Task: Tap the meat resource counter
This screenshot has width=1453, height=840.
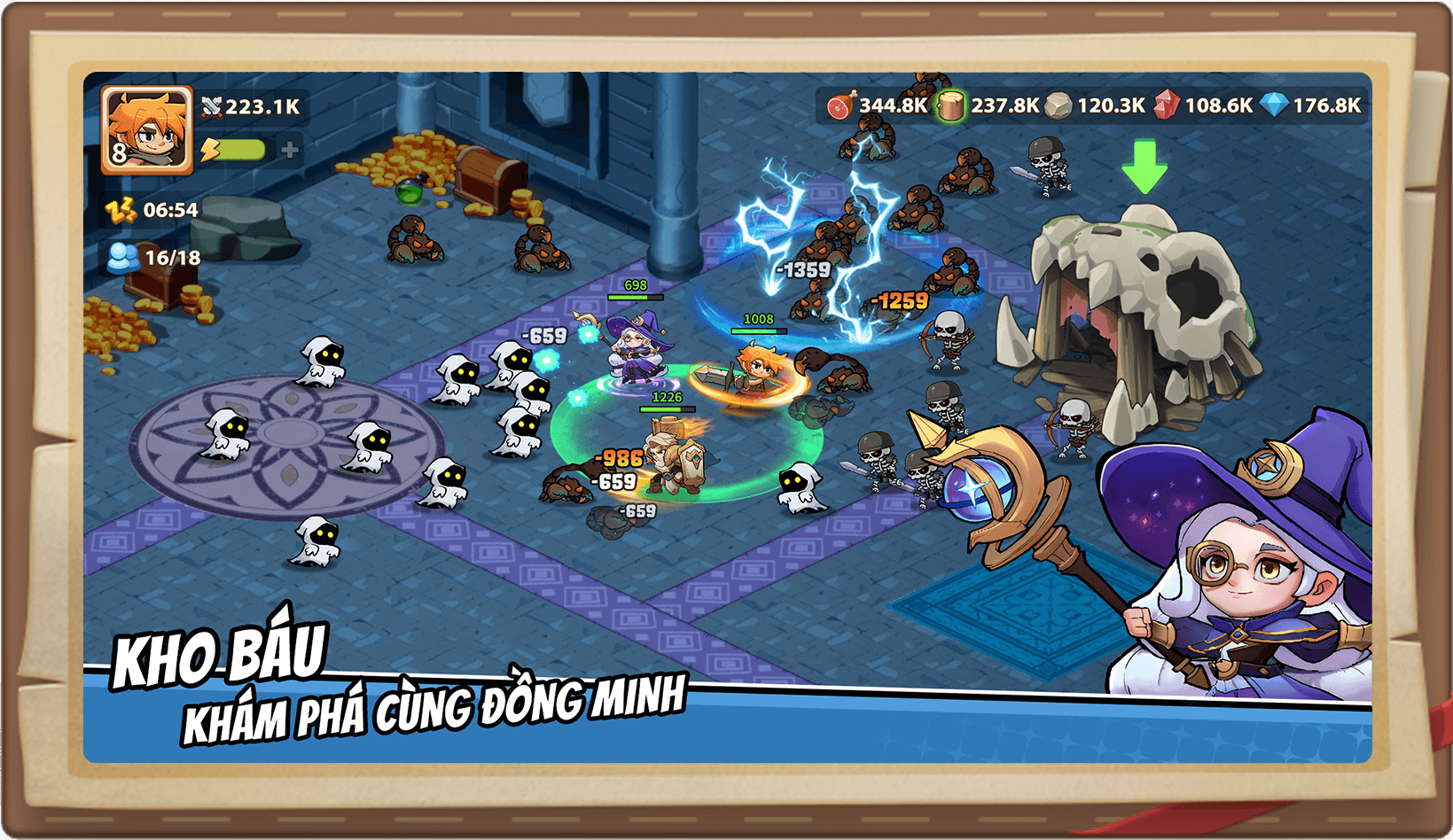Action: coord(877,105)
